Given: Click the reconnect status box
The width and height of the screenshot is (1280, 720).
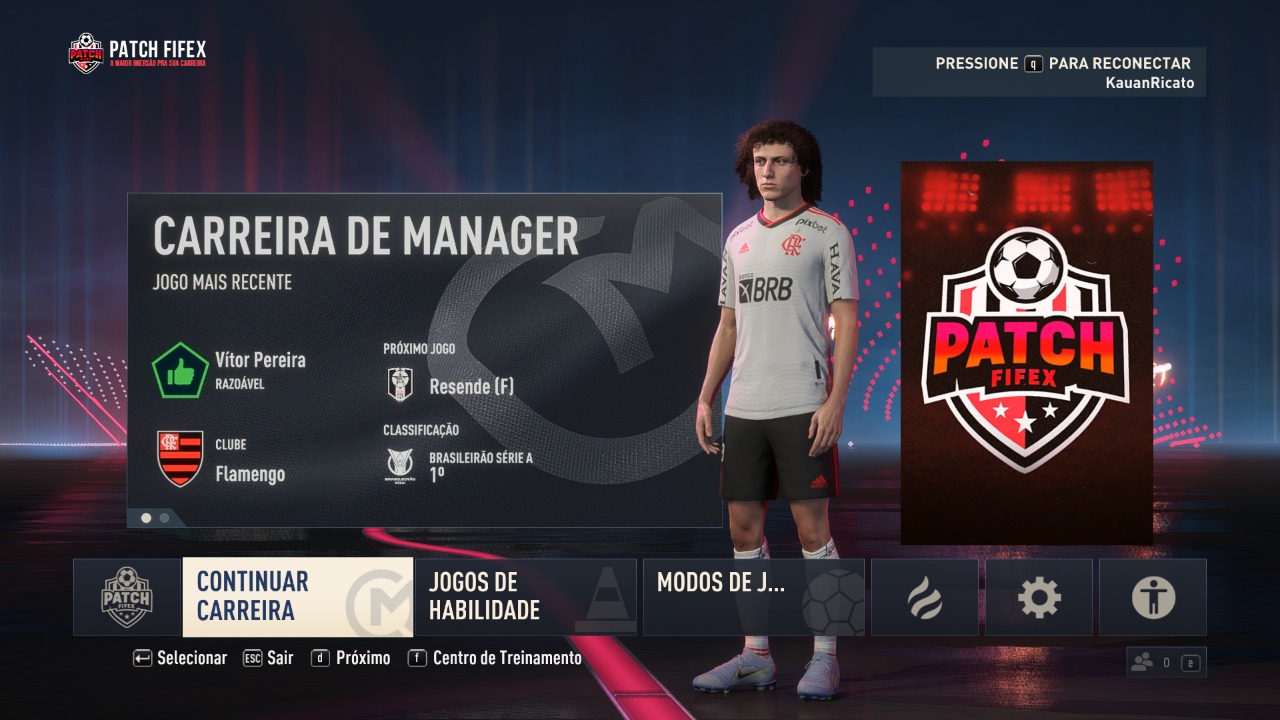Looking at the screenshot, I should coord(1038,72).
